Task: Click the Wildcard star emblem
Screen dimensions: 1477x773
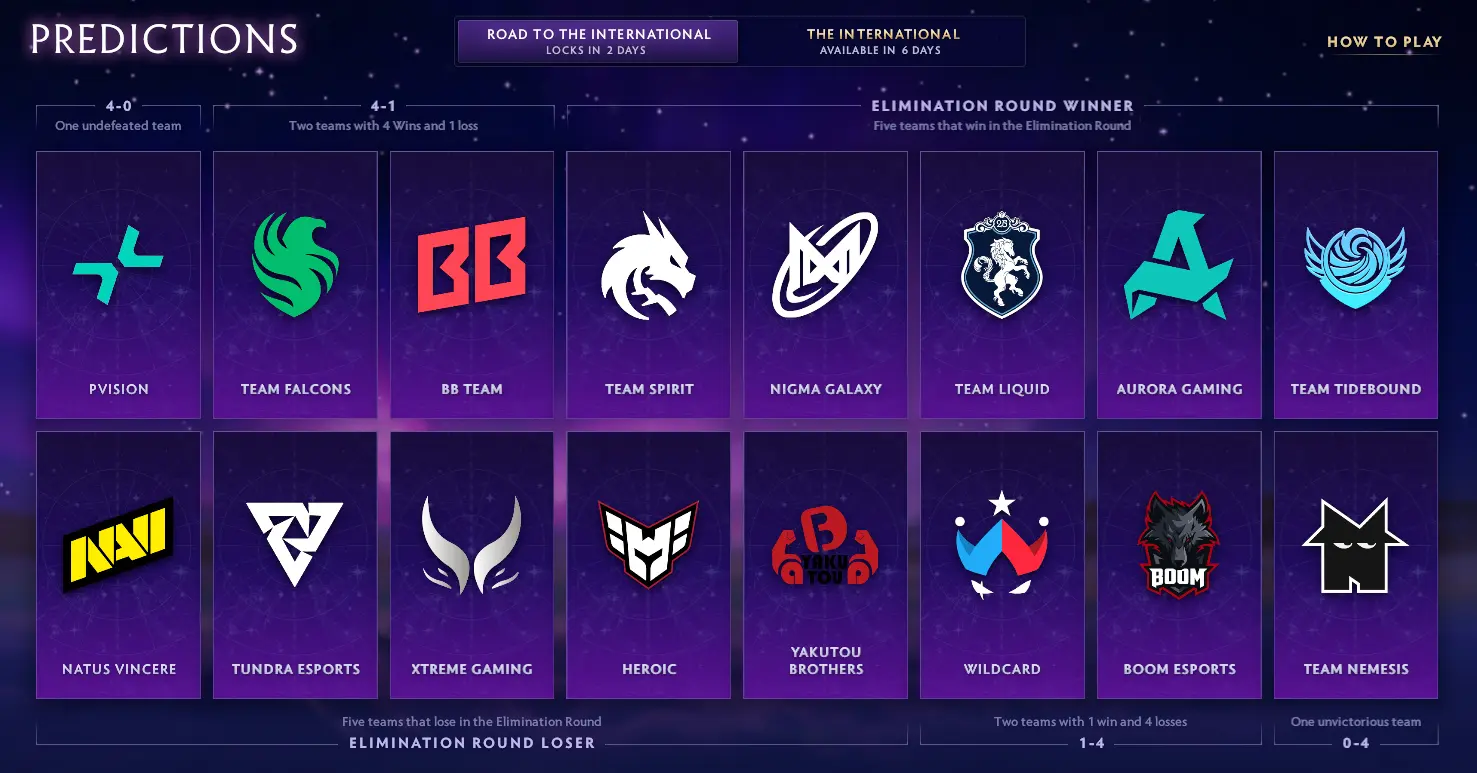Action: [x=1002, y=545]
